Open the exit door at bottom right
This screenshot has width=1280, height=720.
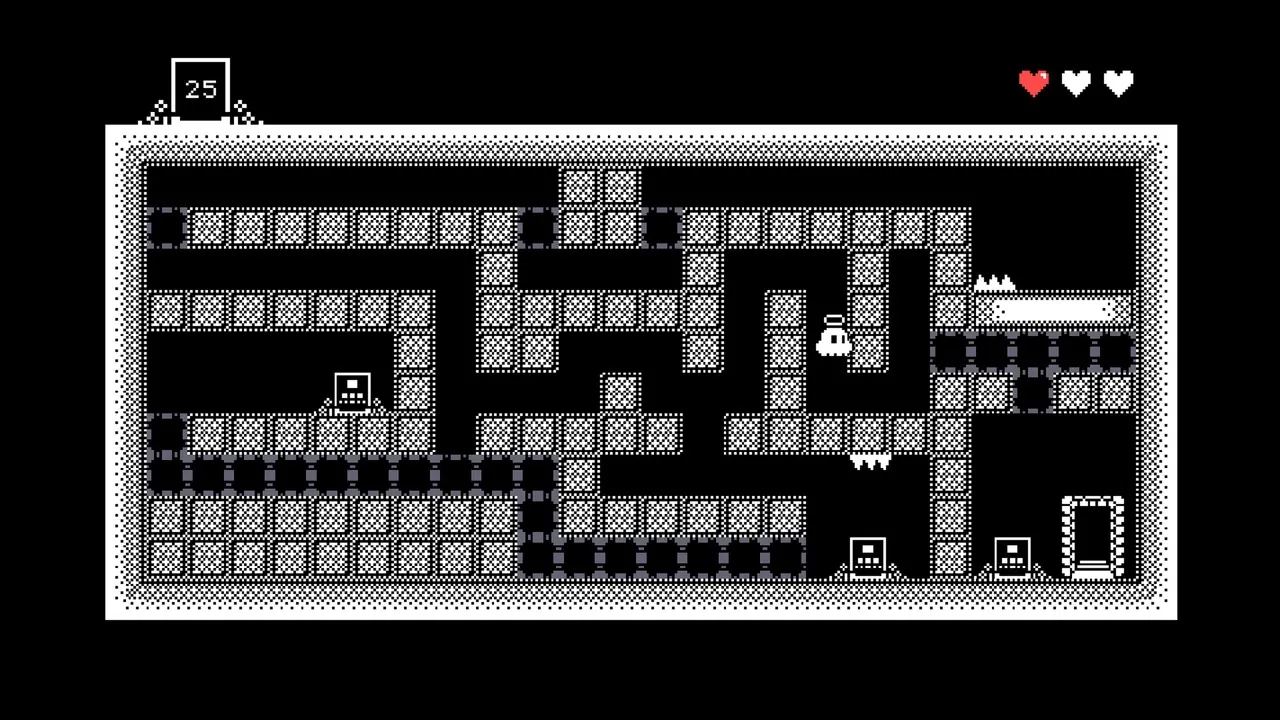click(1093, 537)
